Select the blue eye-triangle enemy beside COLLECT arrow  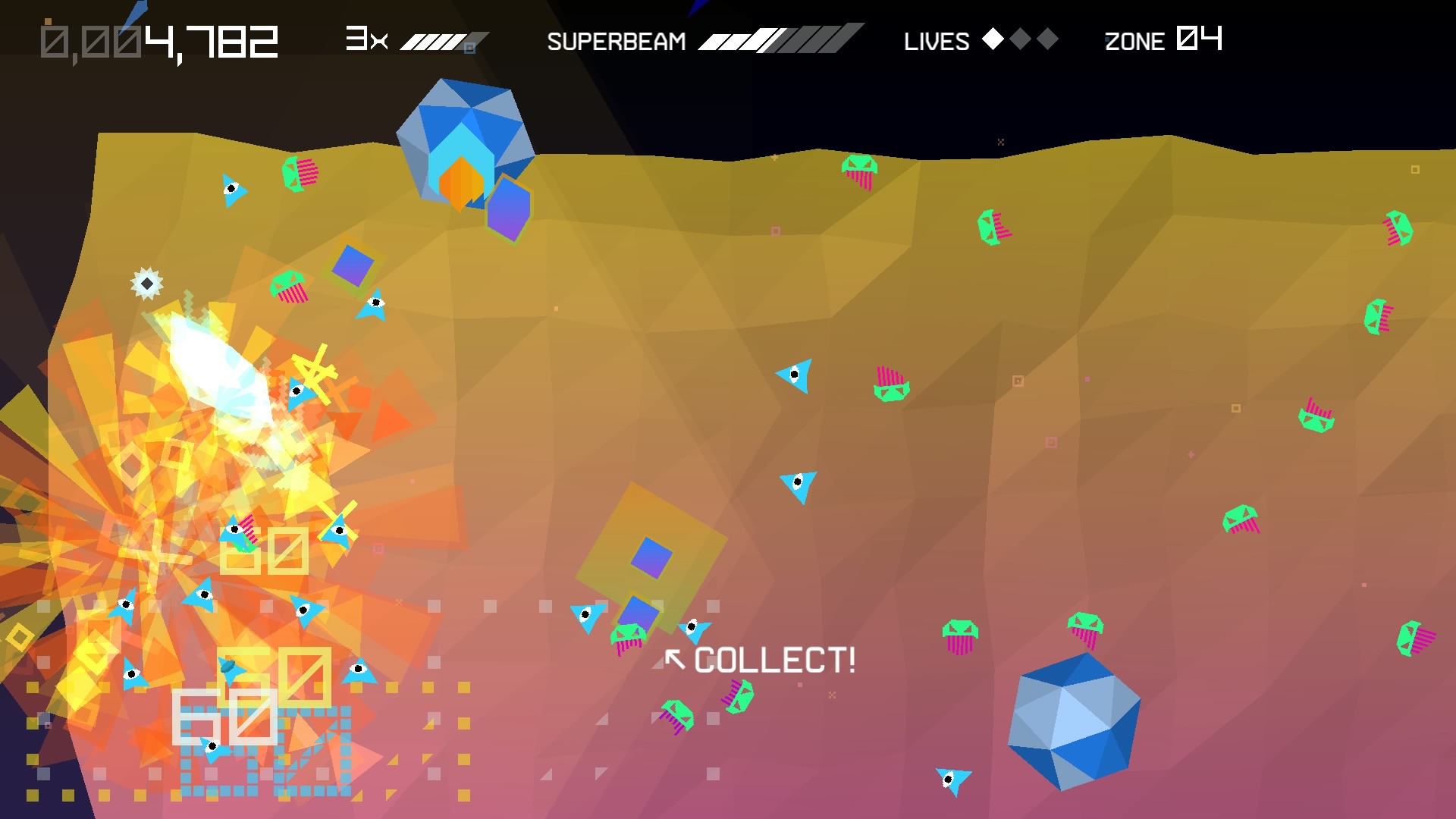(694, 628)
